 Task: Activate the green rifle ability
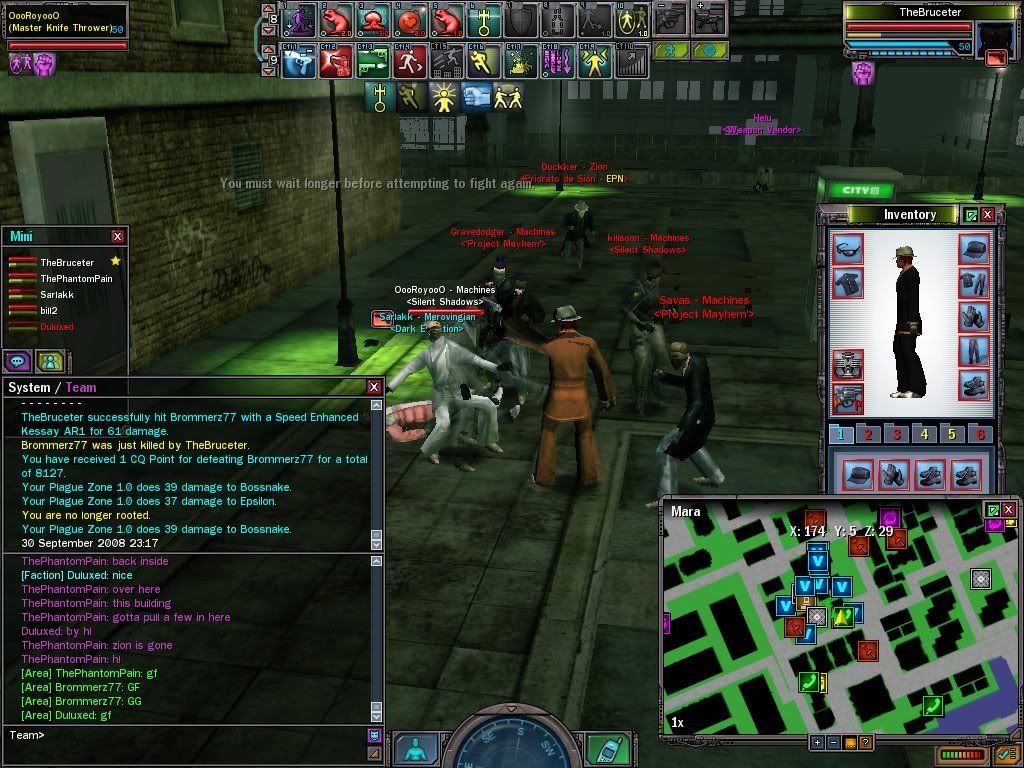(x=372, y=61)
